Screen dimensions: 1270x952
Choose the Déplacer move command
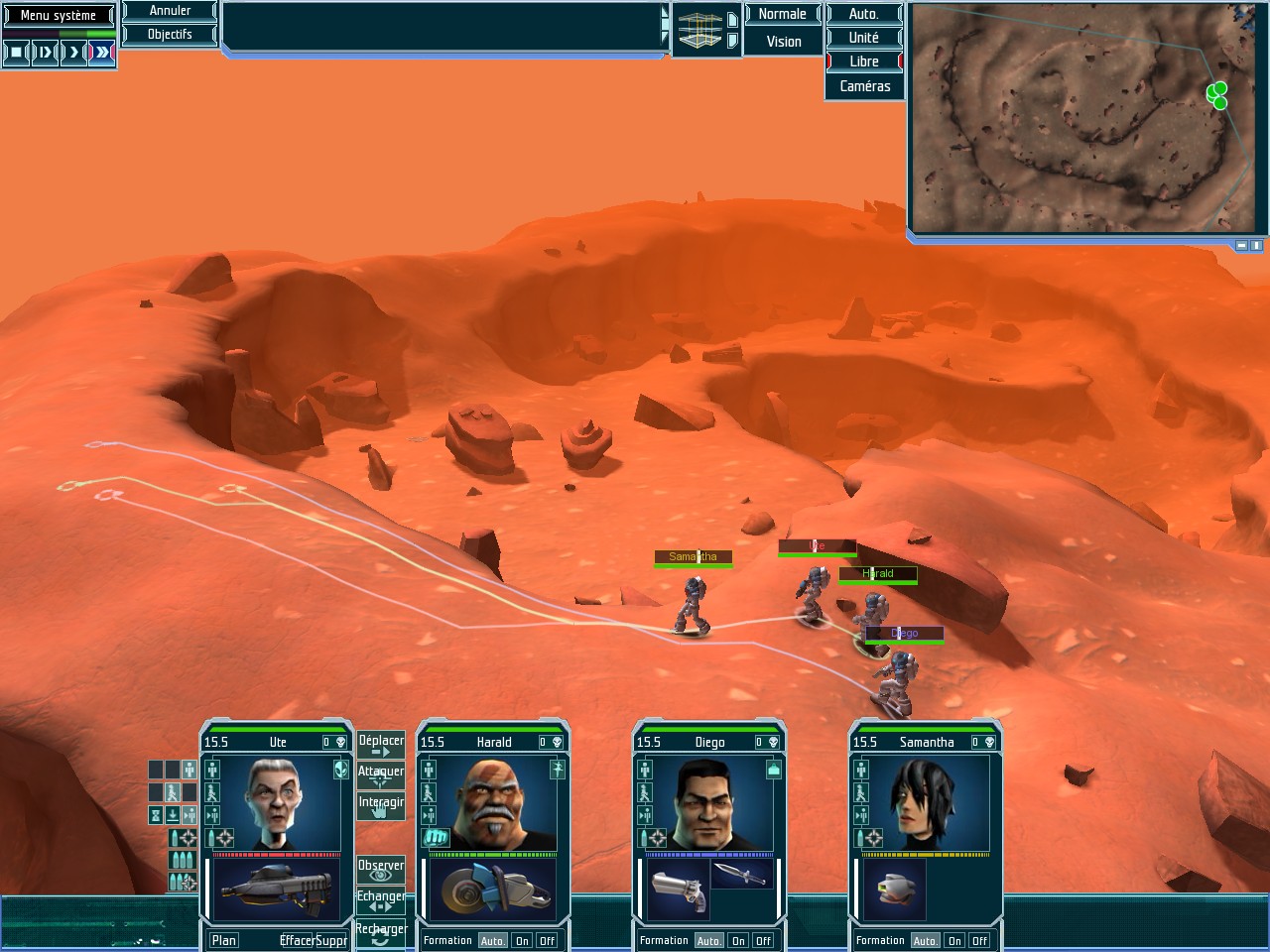coord(381,745)
